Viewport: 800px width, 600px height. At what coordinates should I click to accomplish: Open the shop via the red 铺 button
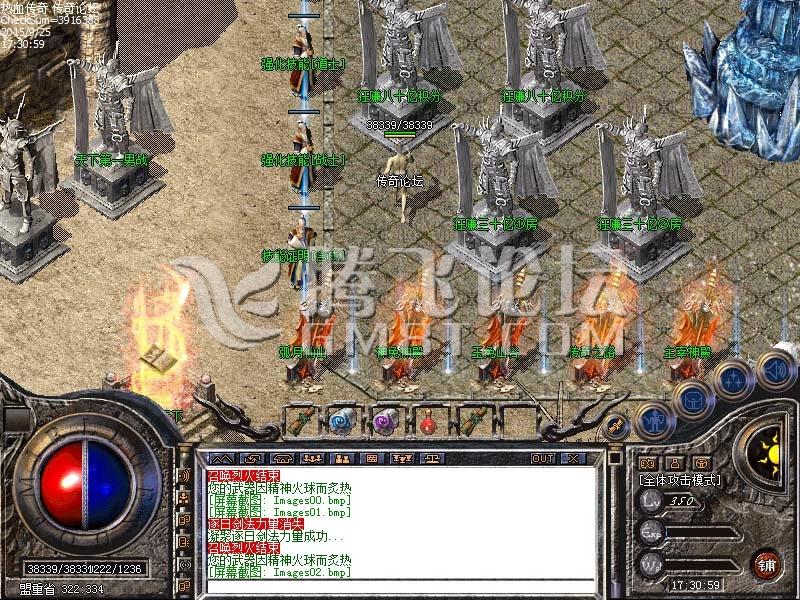click(x=768, y=563)
